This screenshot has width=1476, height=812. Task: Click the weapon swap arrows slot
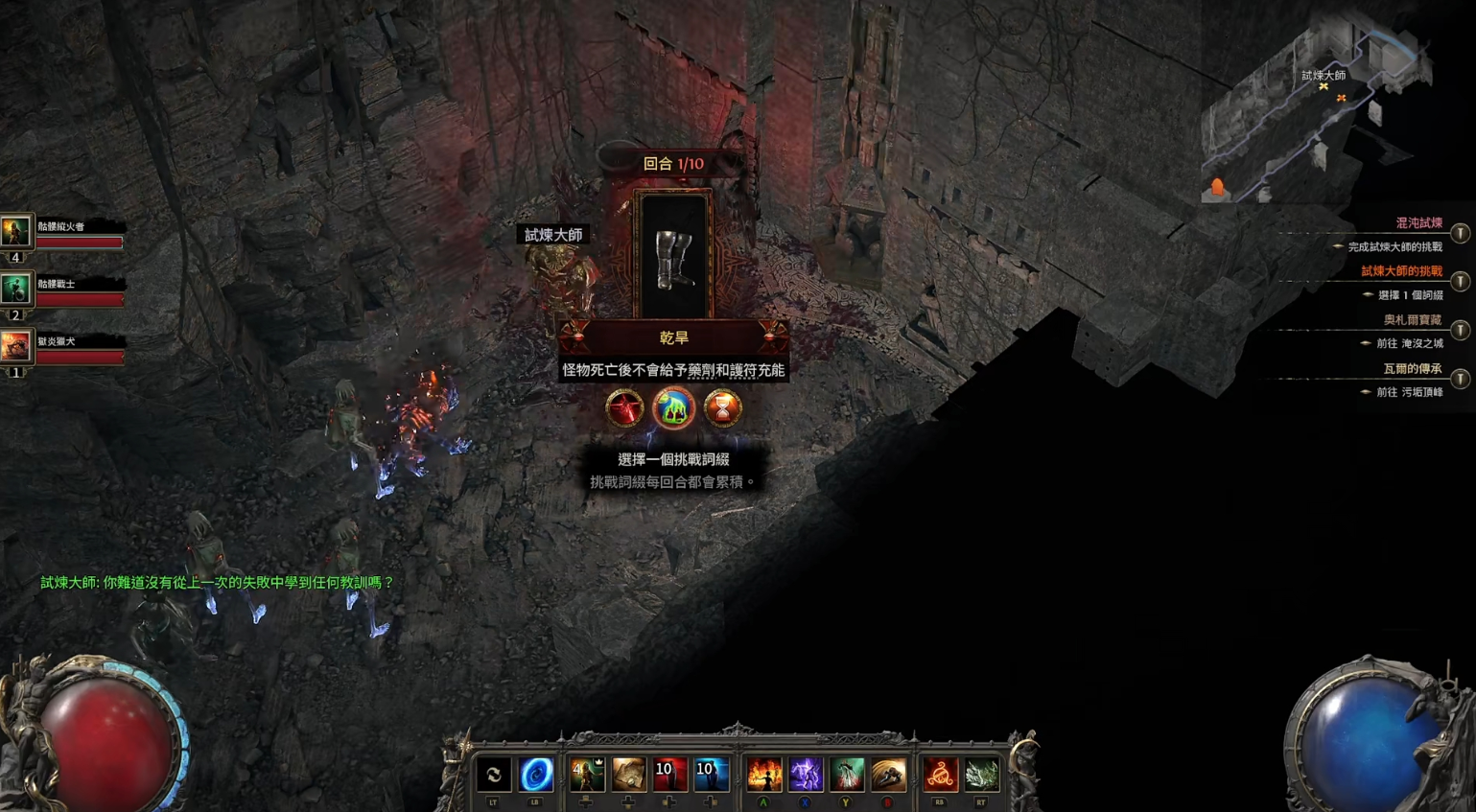(494, 775)
